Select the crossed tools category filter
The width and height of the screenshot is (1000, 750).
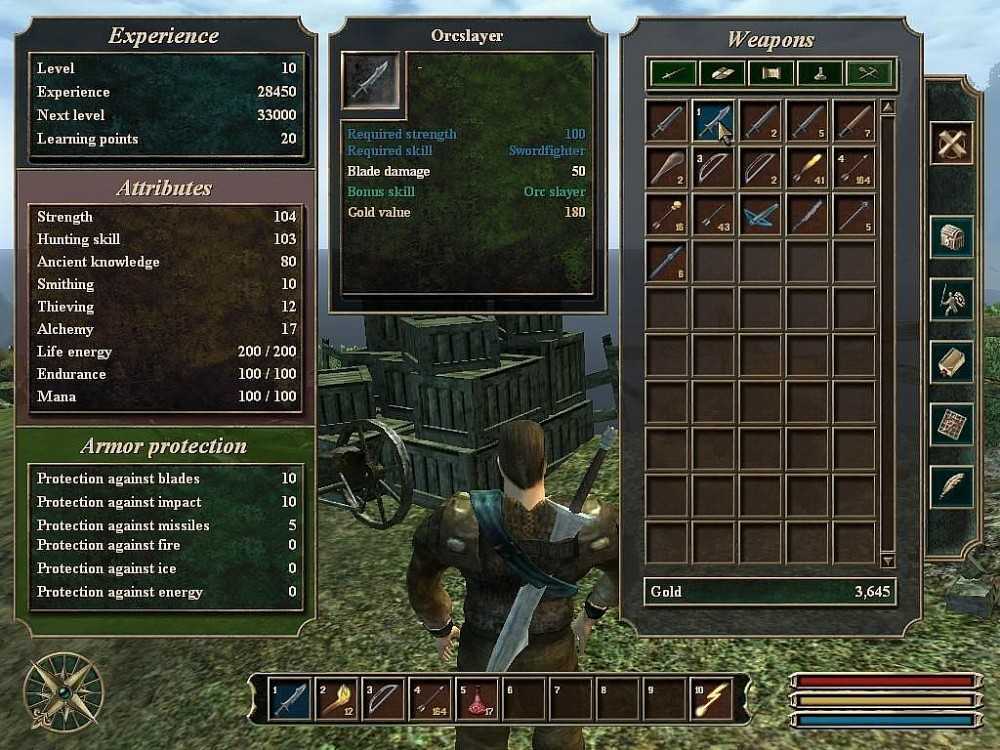coord(868,73)
